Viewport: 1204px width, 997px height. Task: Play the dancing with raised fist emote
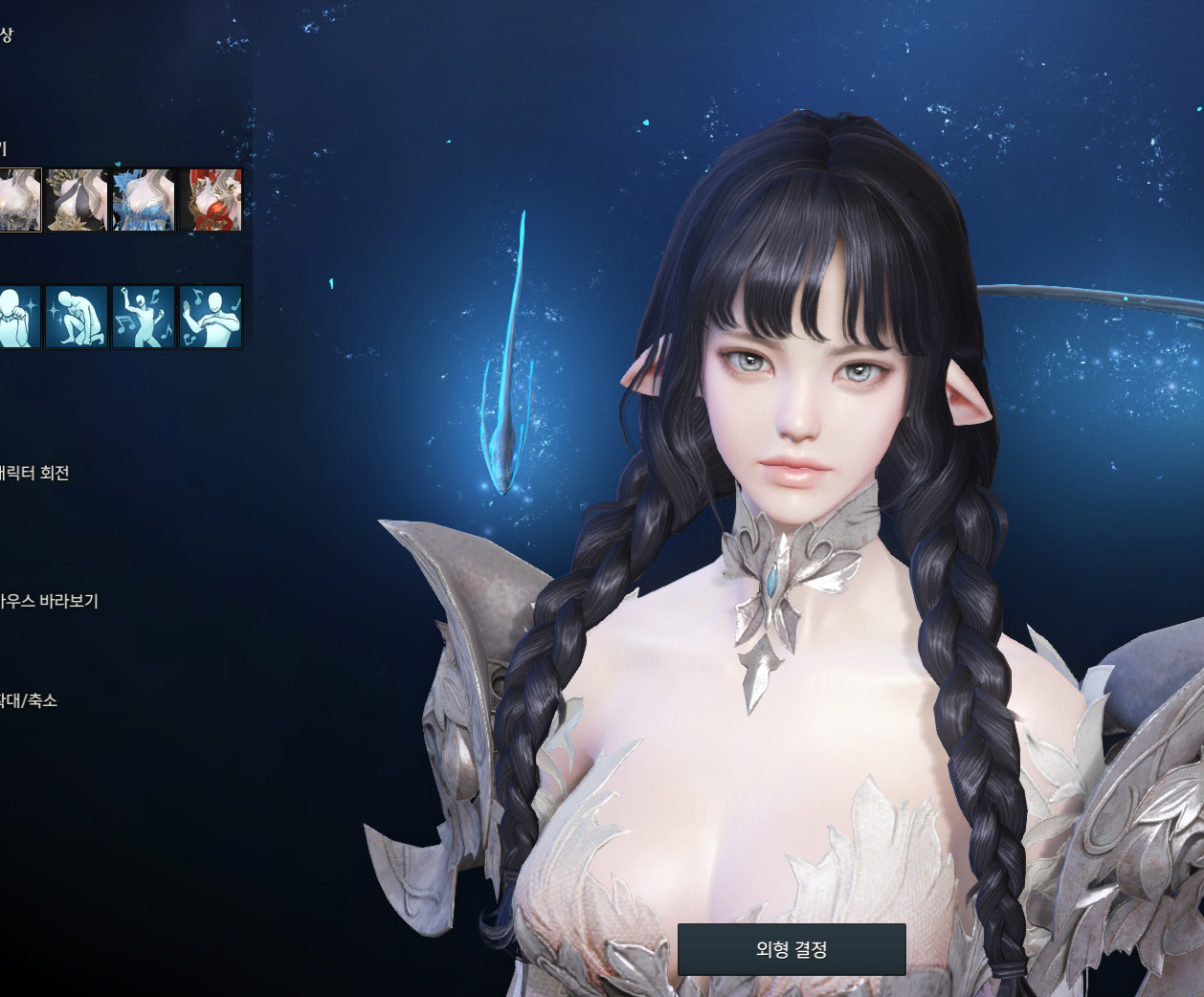144,317
